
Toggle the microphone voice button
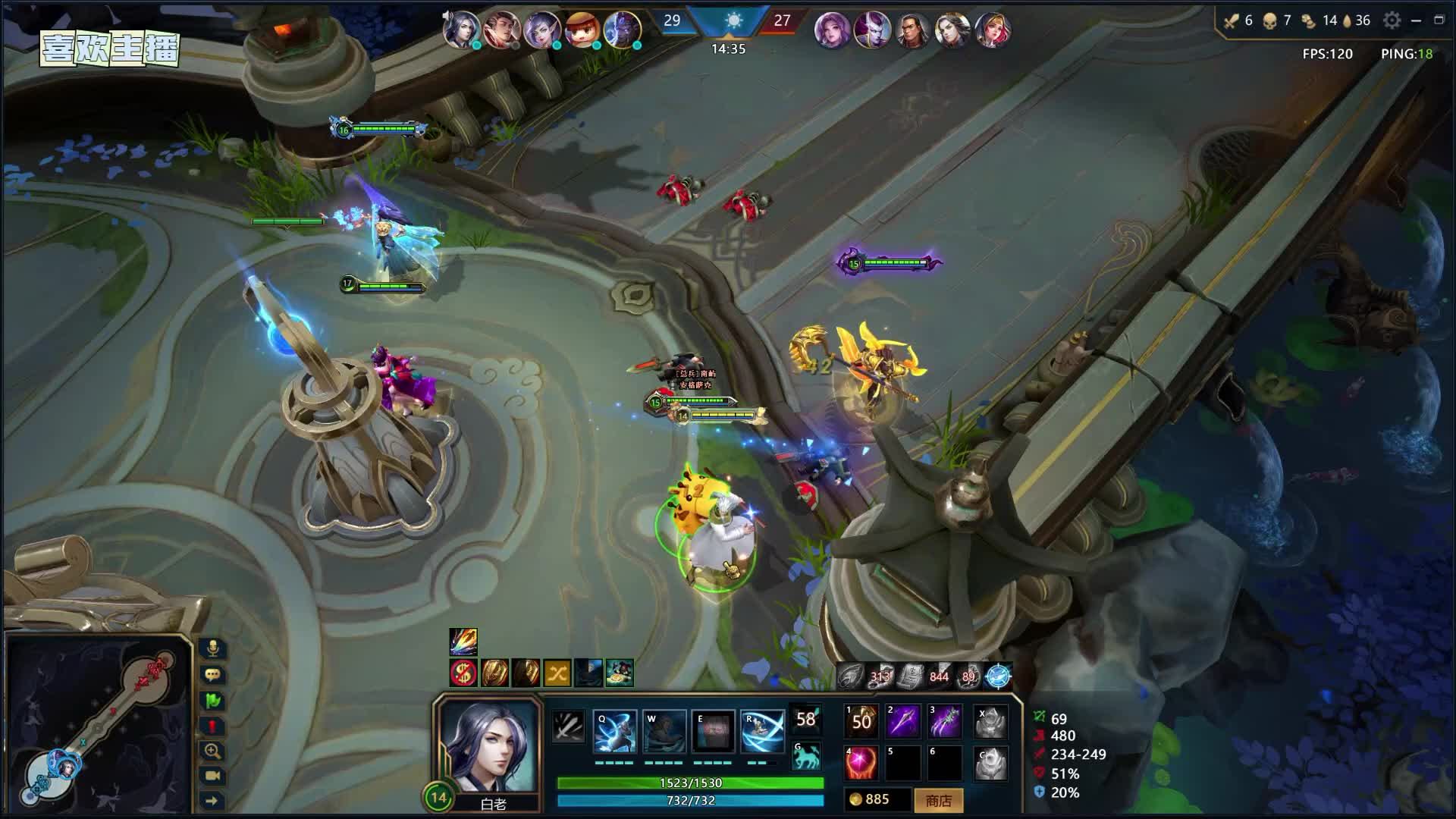point(213,648)
